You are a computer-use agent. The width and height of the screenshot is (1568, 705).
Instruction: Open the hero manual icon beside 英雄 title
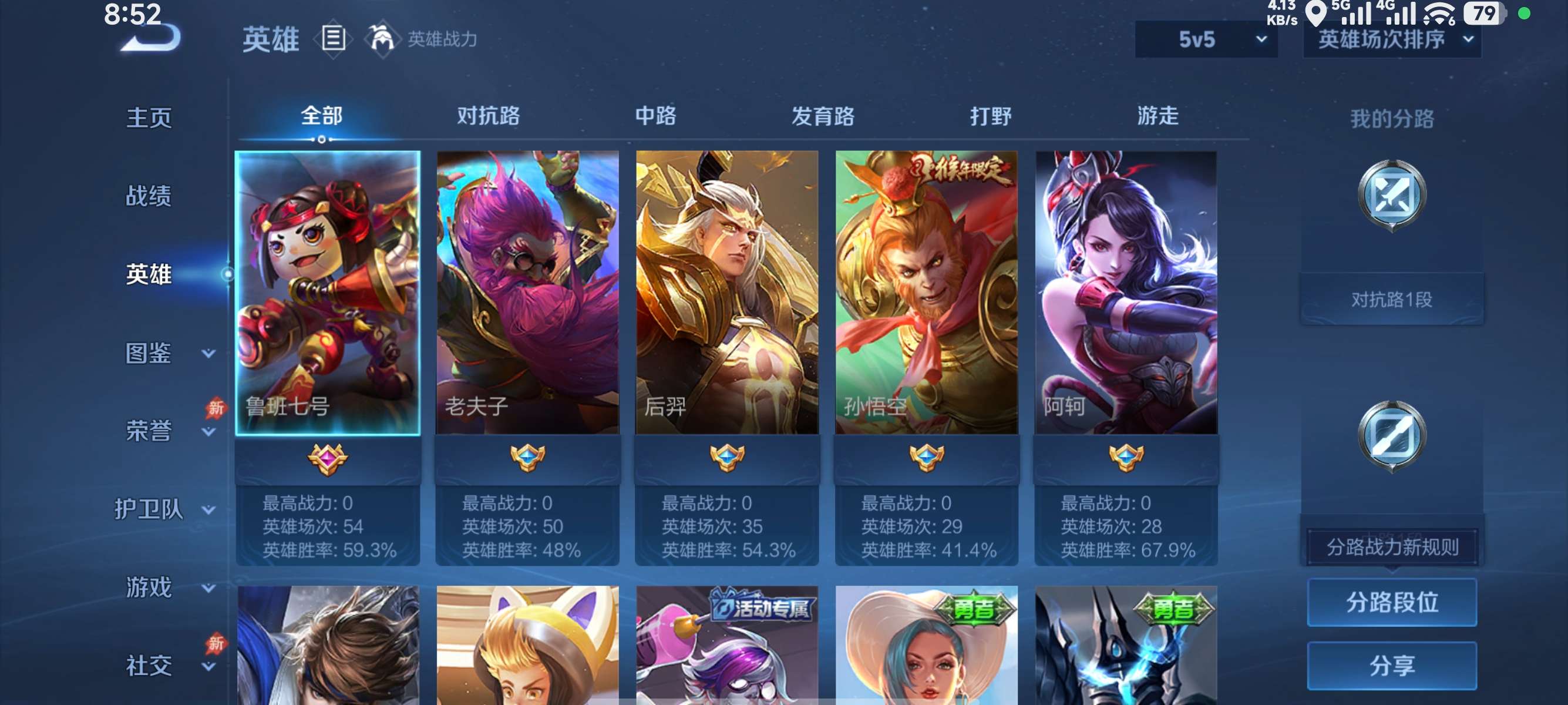pyautogui.click(x=332, y=39)
